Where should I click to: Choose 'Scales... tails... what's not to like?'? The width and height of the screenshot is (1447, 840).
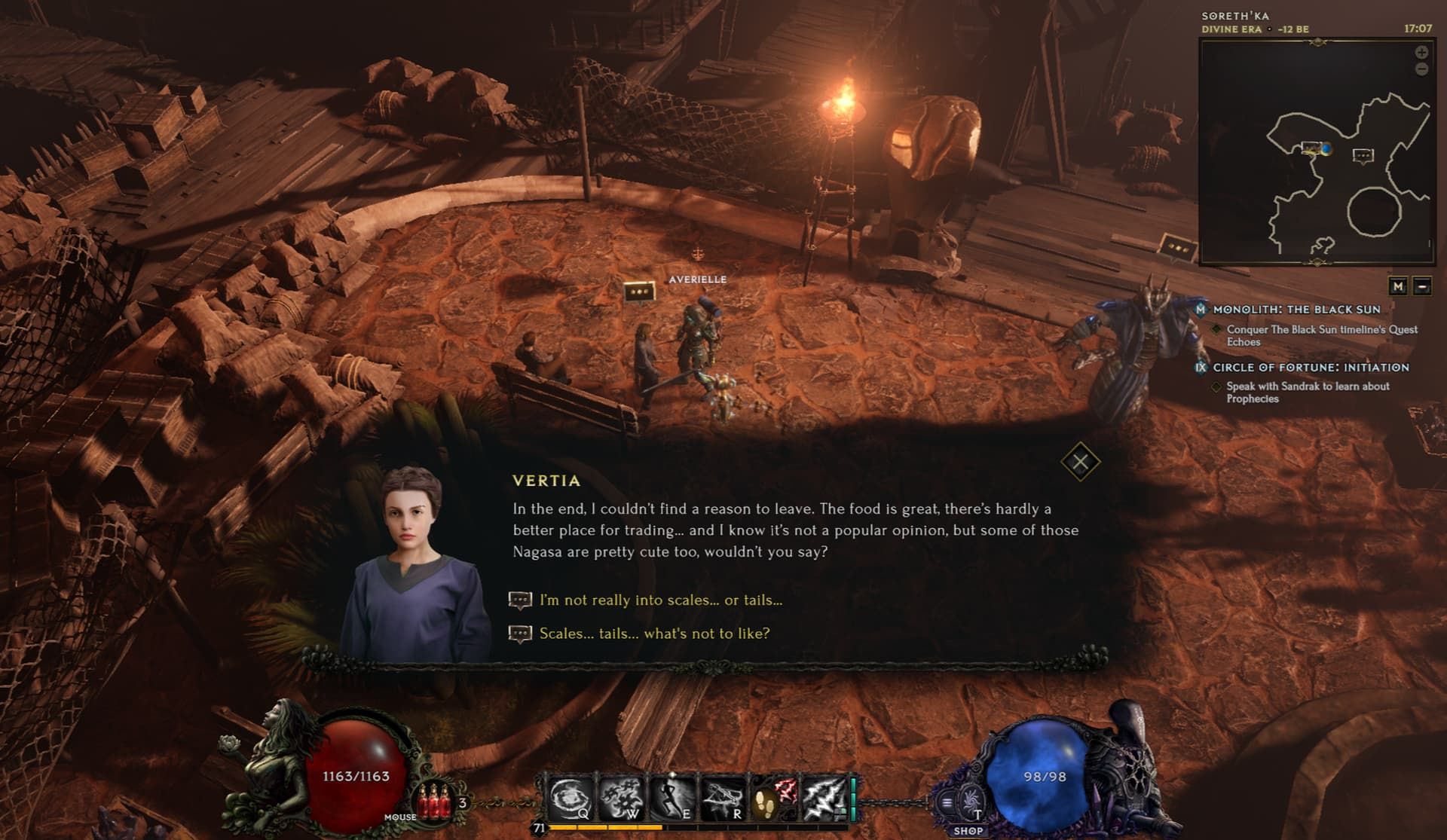653,634
